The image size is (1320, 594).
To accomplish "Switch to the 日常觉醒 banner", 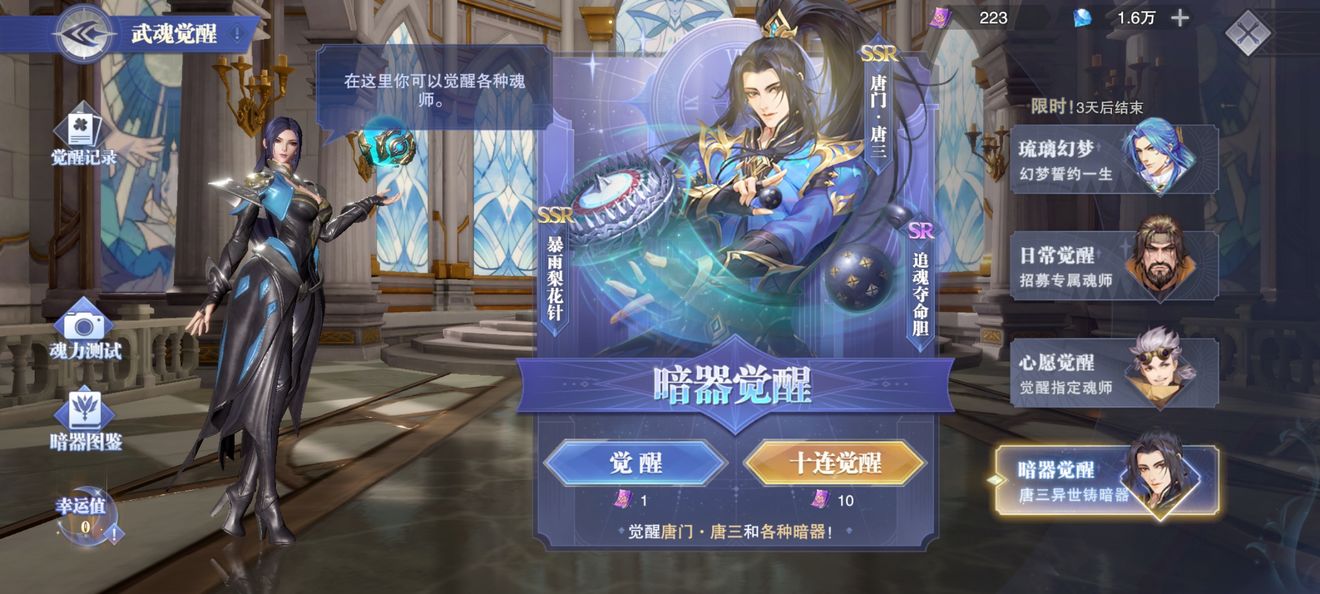I will pyautogui.click(x=1113, y=266).
